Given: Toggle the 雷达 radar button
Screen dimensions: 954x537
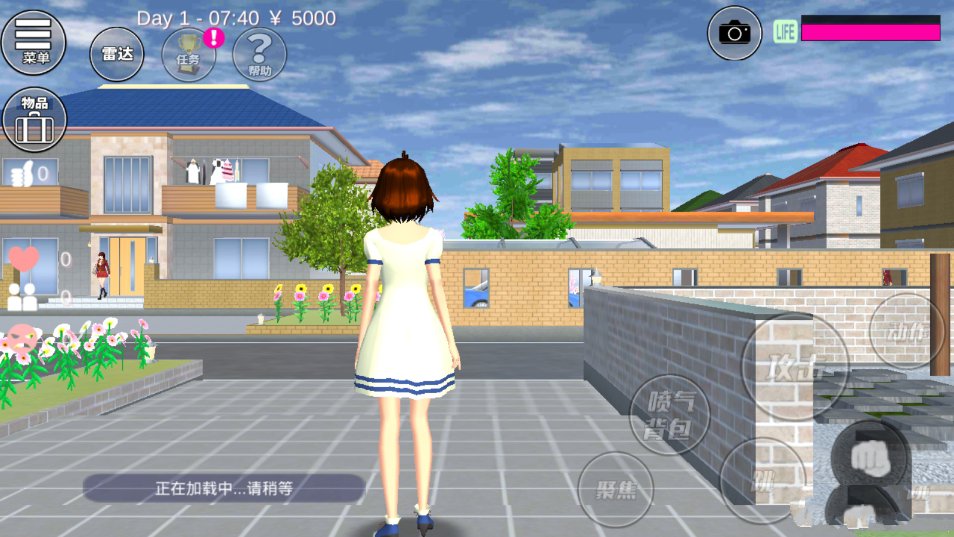Looking at the screenshot, I should [117, 54].
